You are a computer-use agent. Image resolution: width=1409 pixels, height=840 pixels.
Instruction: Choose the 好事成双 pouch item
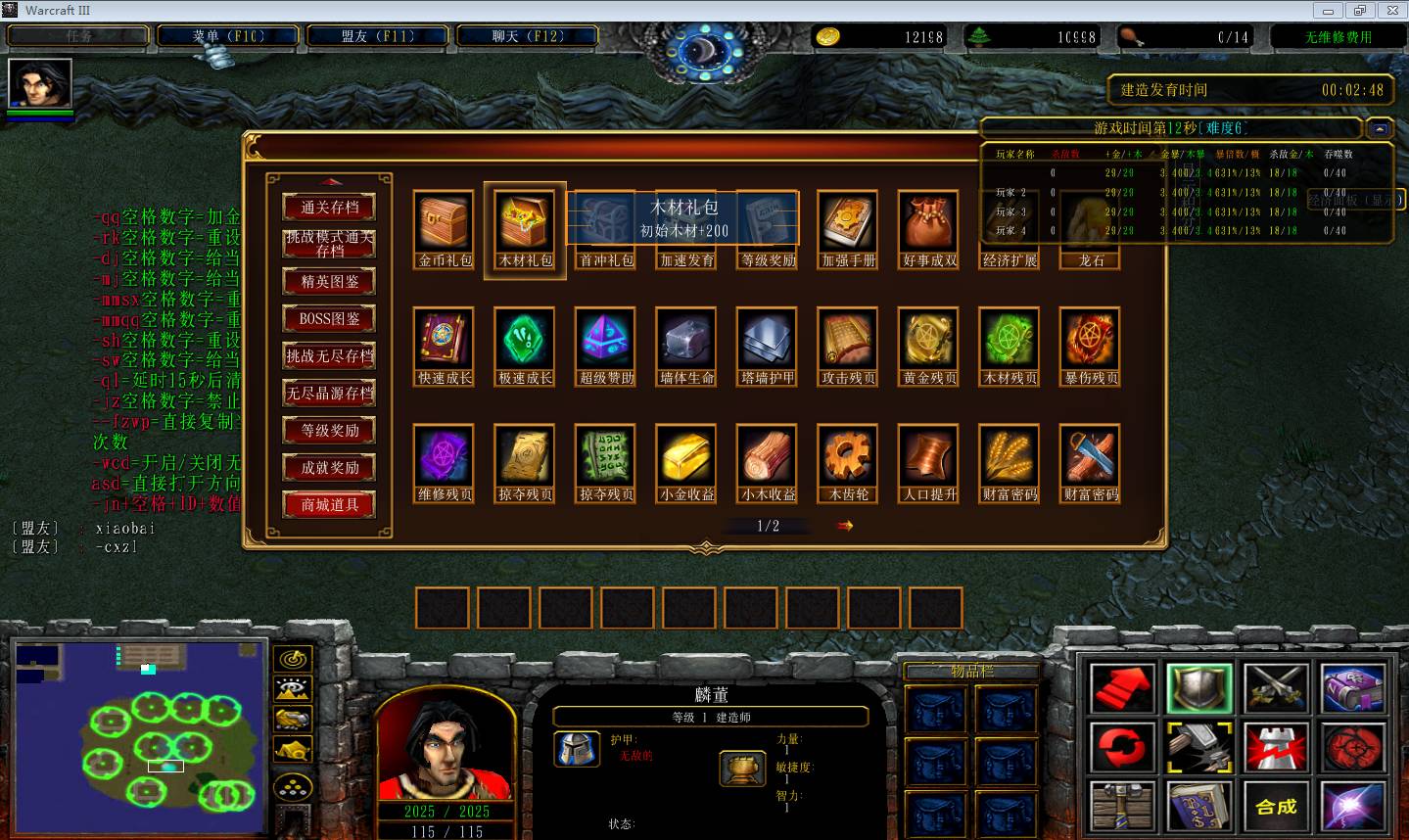(x=929, y=221)
